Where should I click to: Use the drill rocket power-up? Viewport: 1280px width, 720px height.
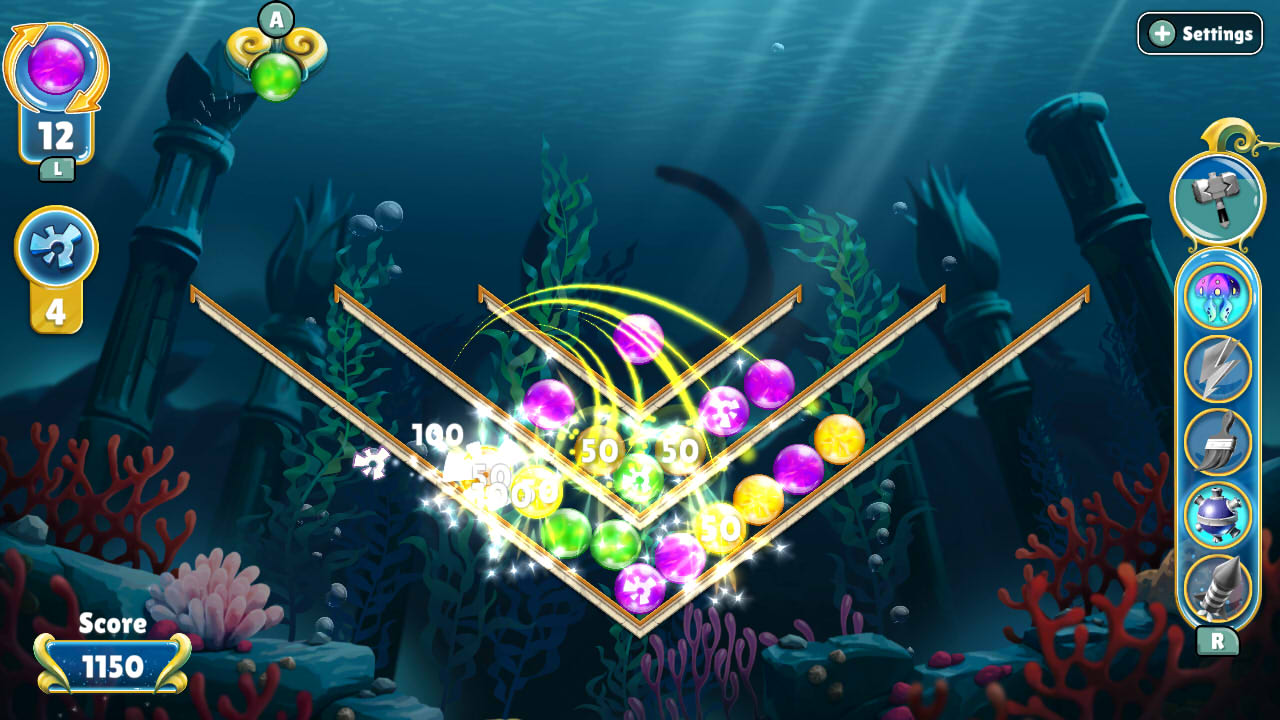pos(1216,585)
